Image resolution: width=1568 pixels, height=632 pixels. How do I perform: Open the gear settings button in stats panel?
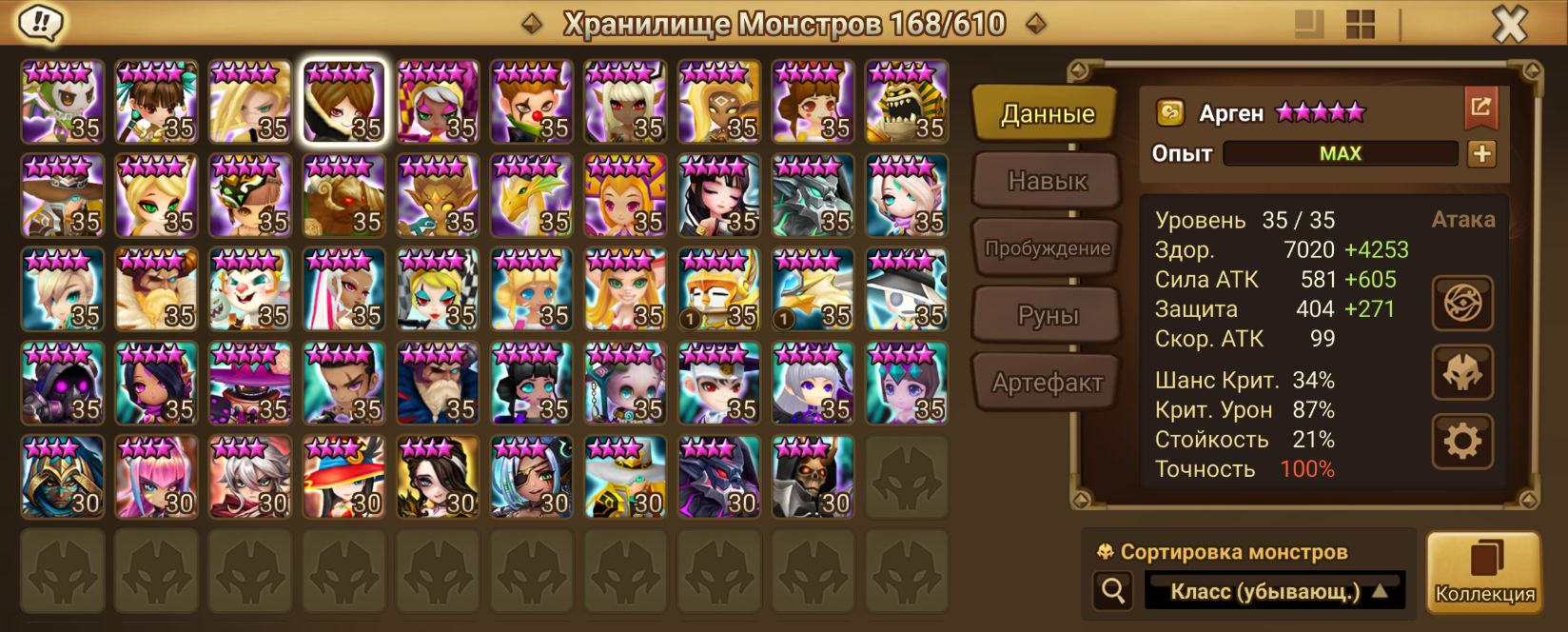tap(1462, 441)
